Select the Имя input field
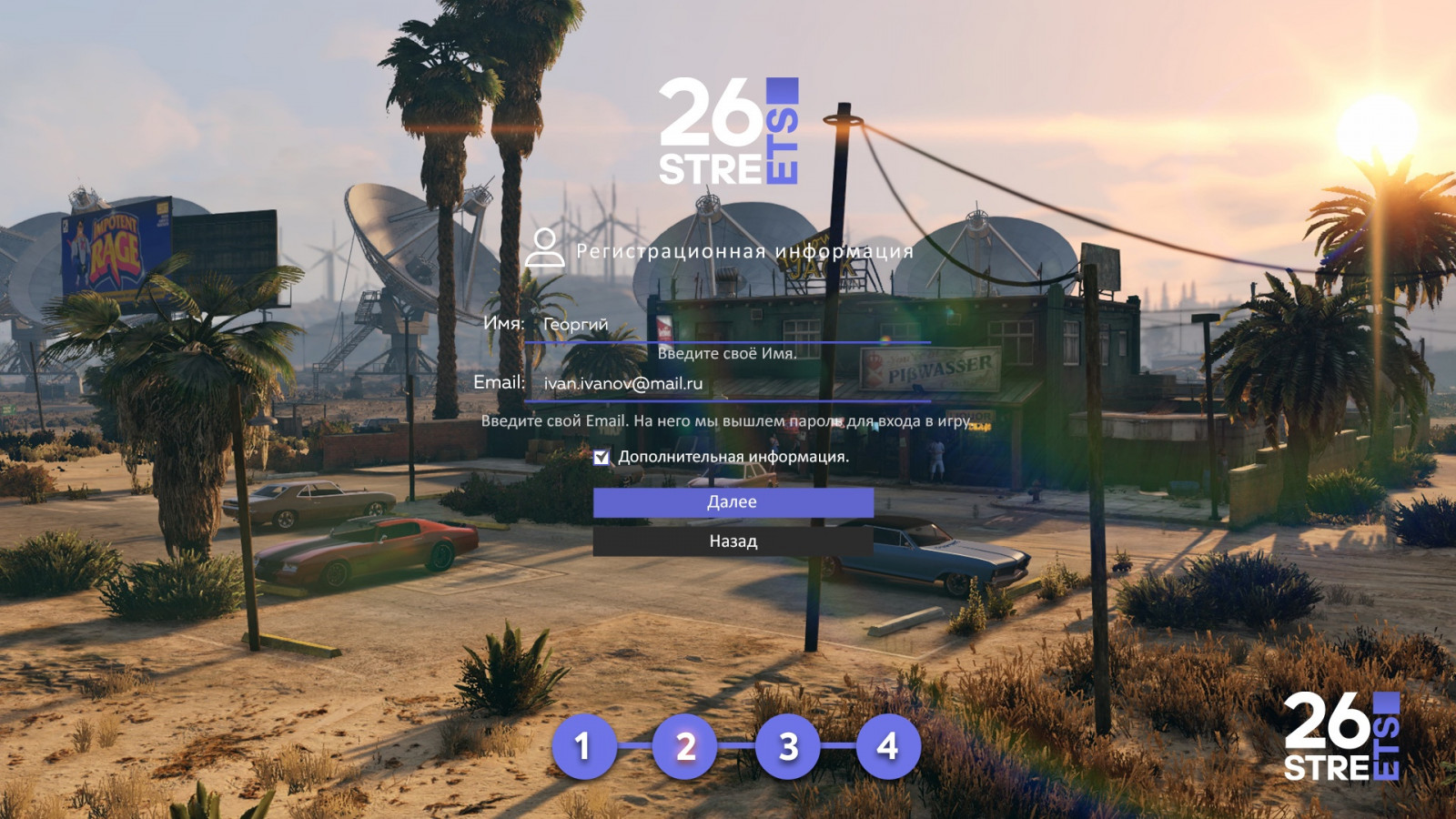 [x=728, y=325]
